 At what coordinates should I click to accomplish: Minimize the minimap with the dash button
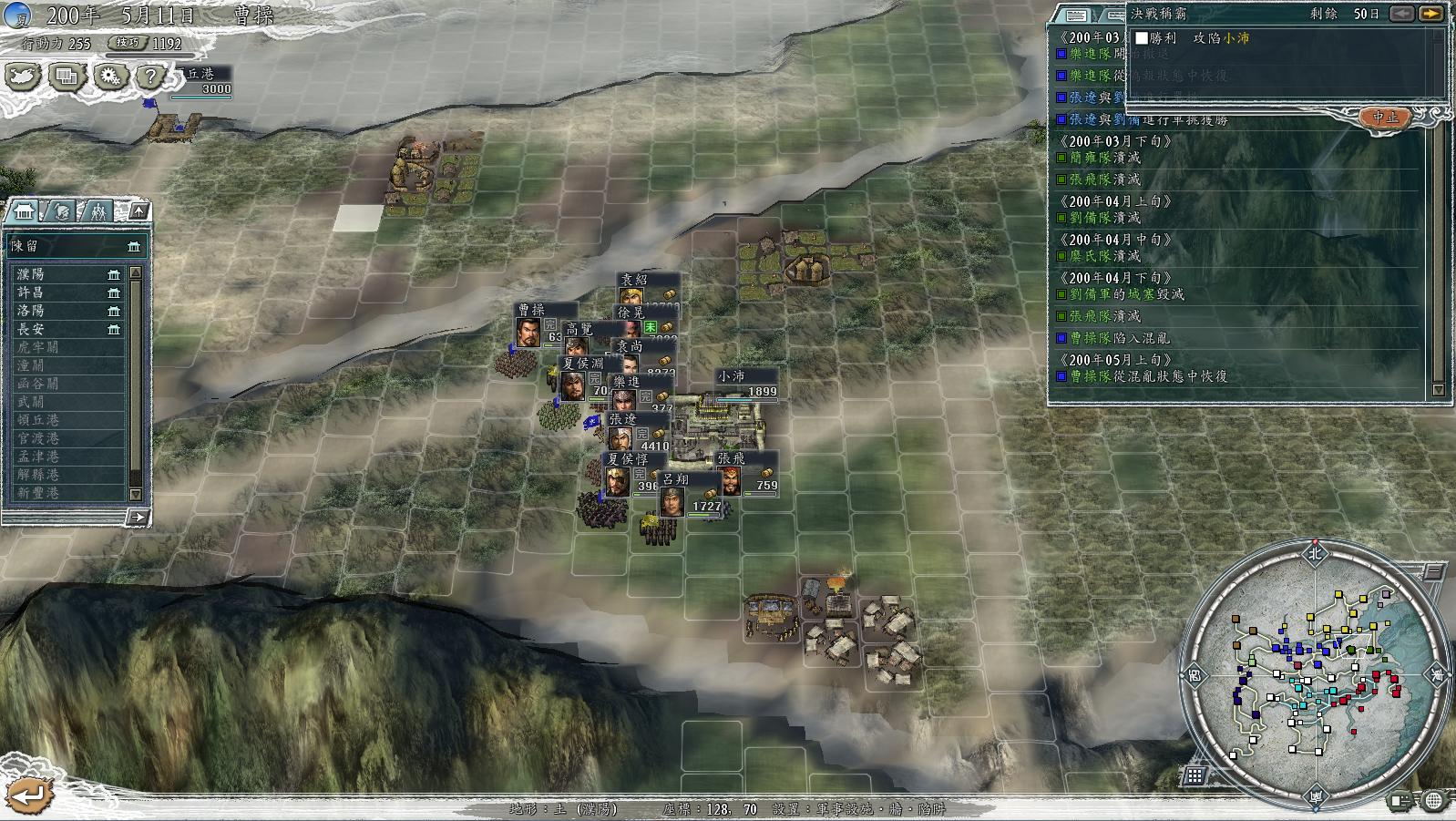pyautogui.click(x=1432, y=572)
